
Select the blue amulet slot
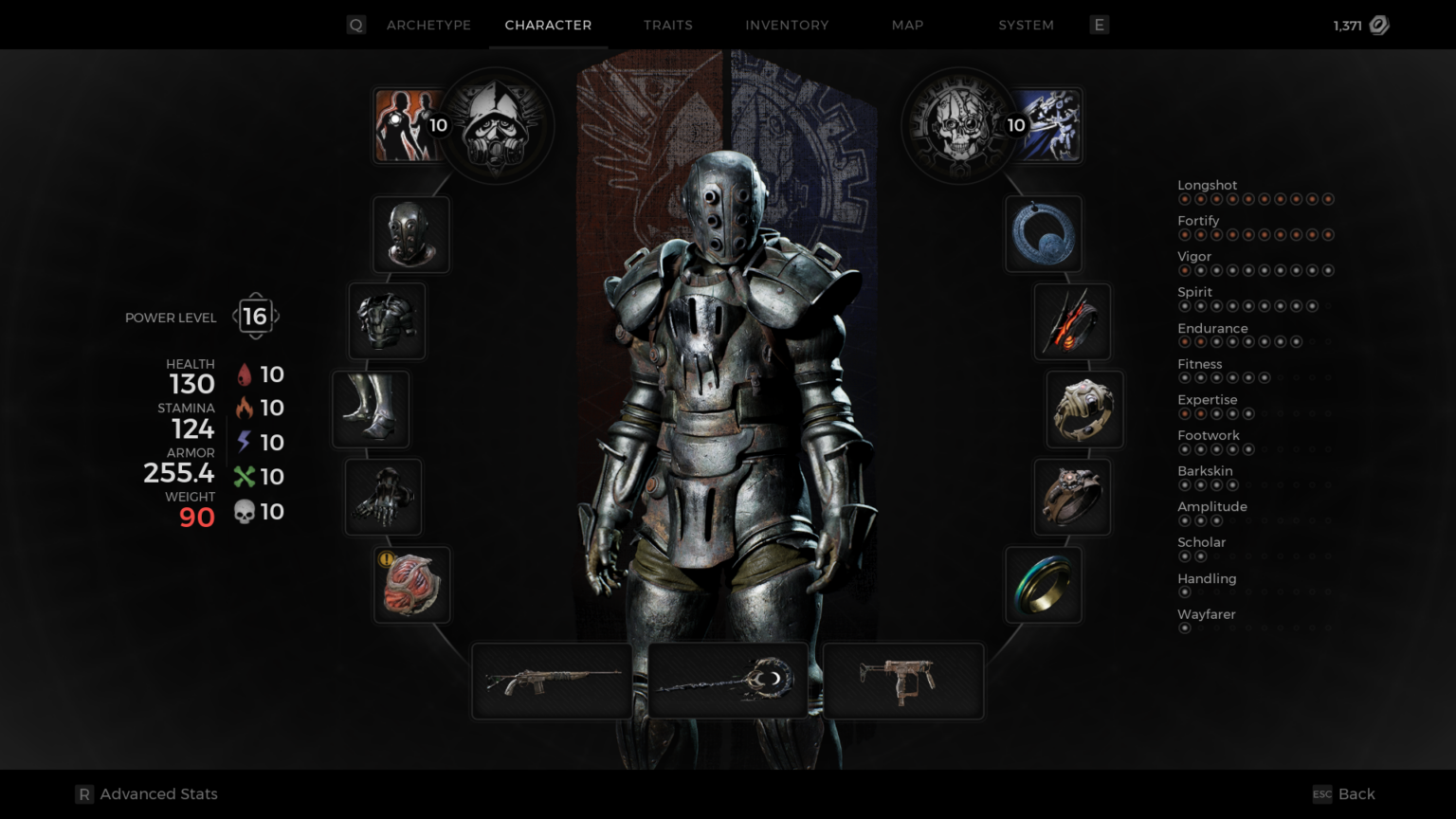[1044, 234]
